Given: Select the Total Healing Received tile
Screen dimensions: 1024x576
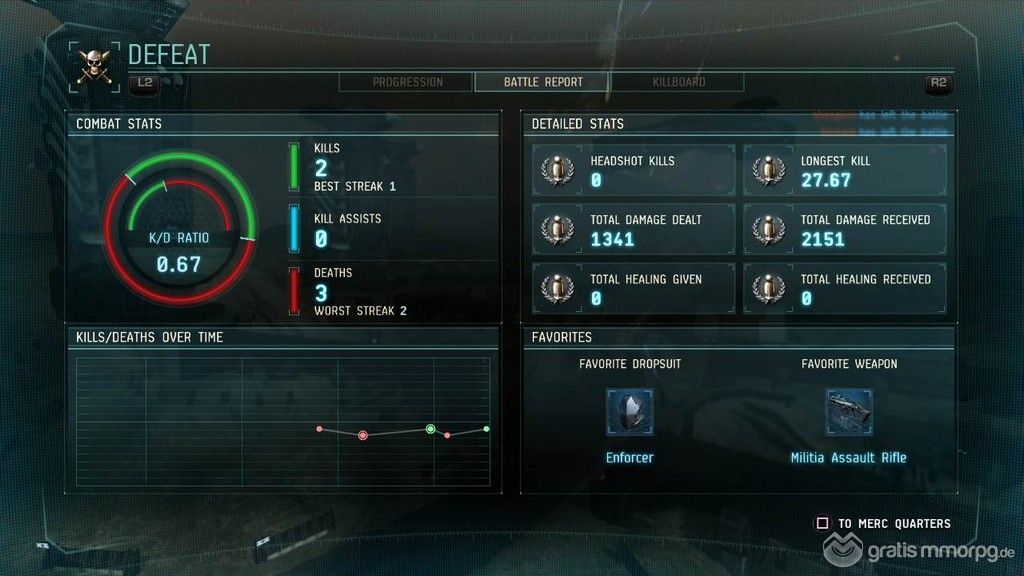Looking at the screenshot, I should click(x=843, y=288).
